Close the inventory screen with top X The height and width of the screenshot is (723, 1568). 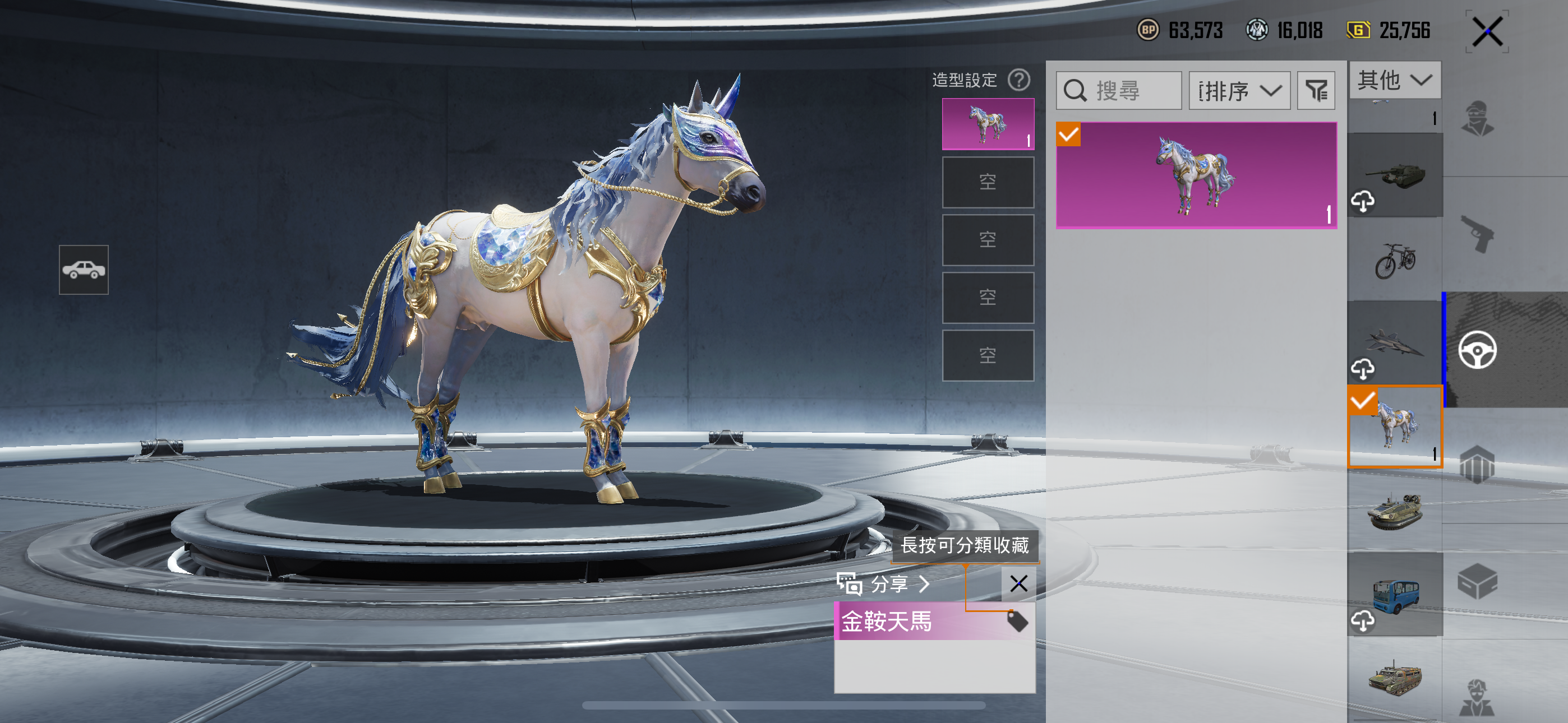click(1487, 31)
